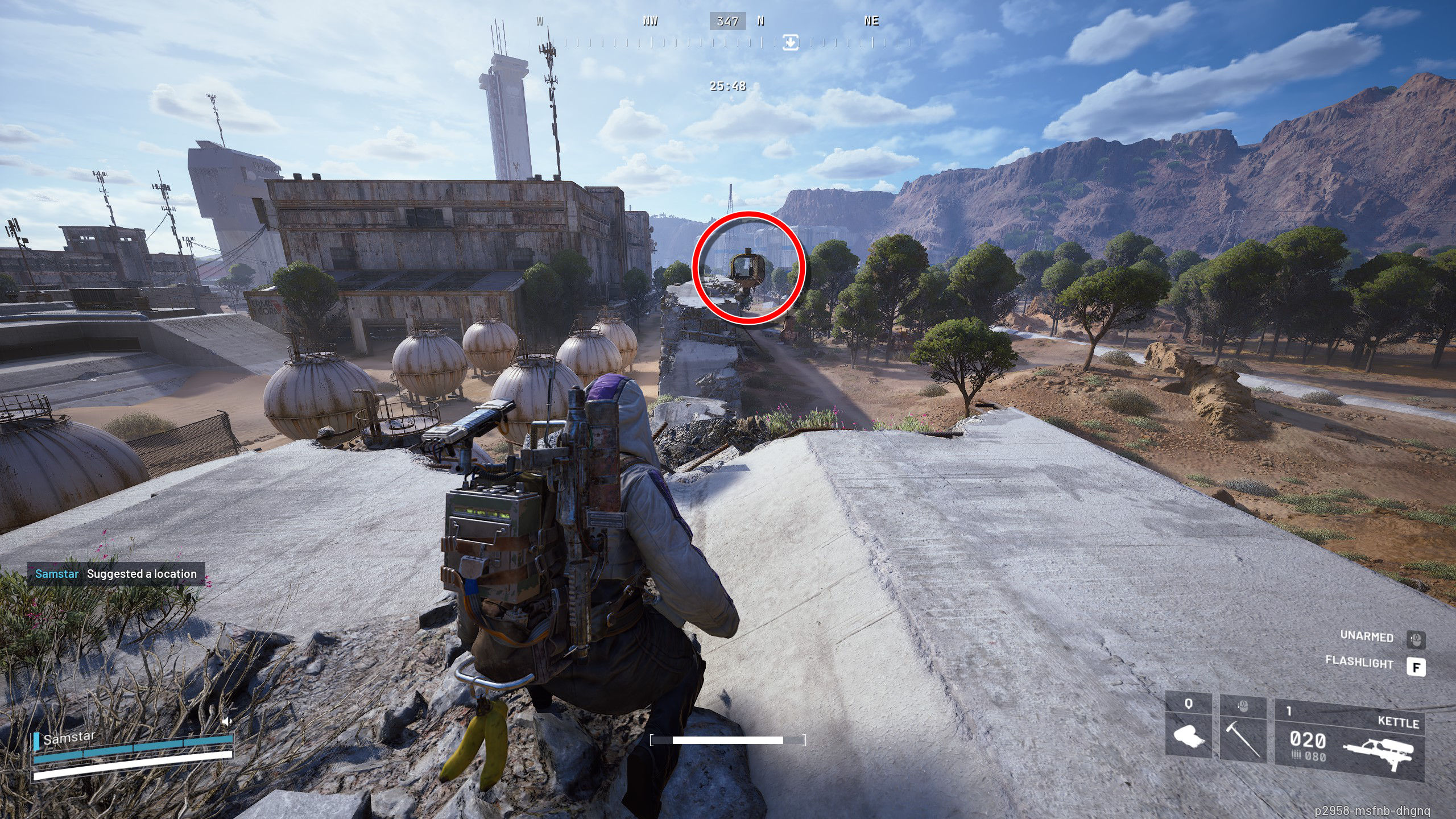The height and width of the screenshot is (819, 1456).
Task: Select the bandage quick-use item slot
Action: [x=1188, y=730]
